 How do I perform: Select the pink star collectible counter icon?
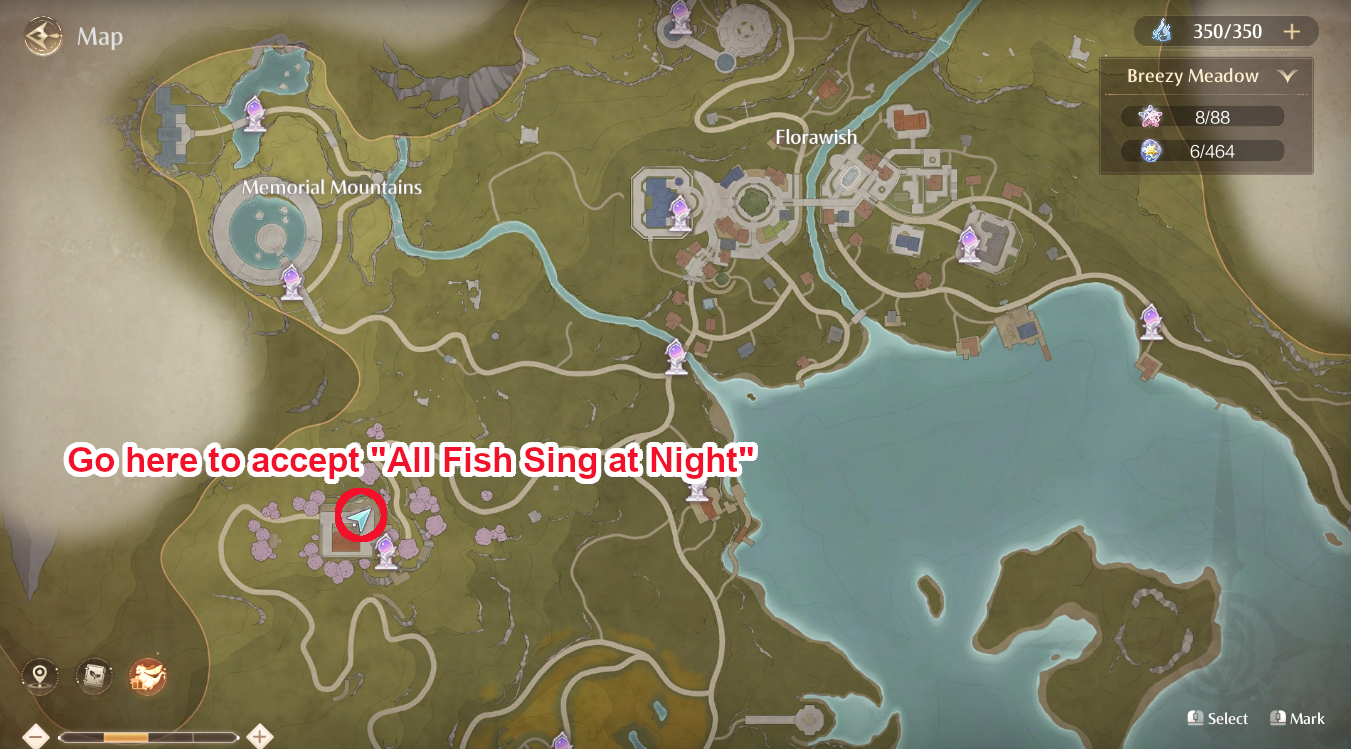(1153, 115)
